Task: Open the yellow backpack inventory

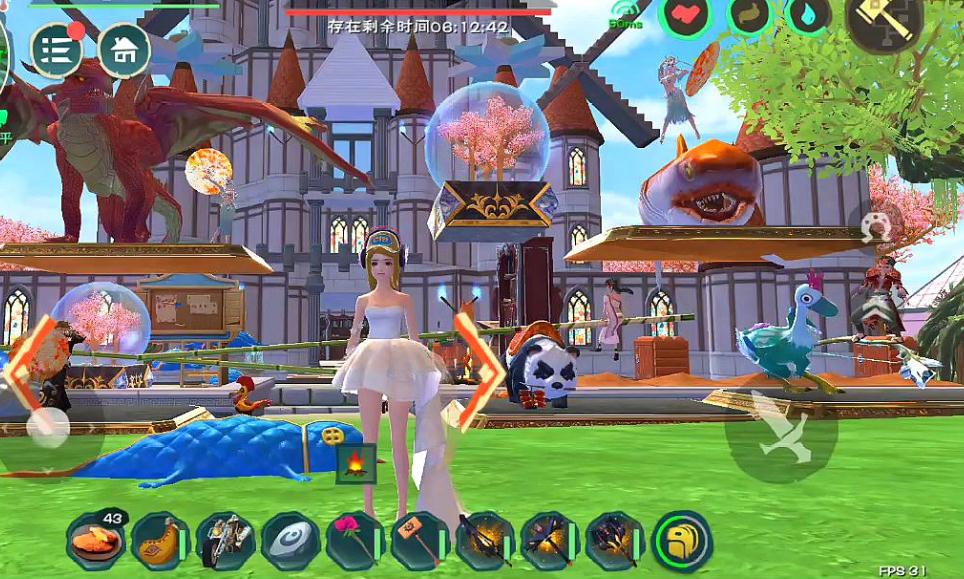Action: click(x=682, y=541)
